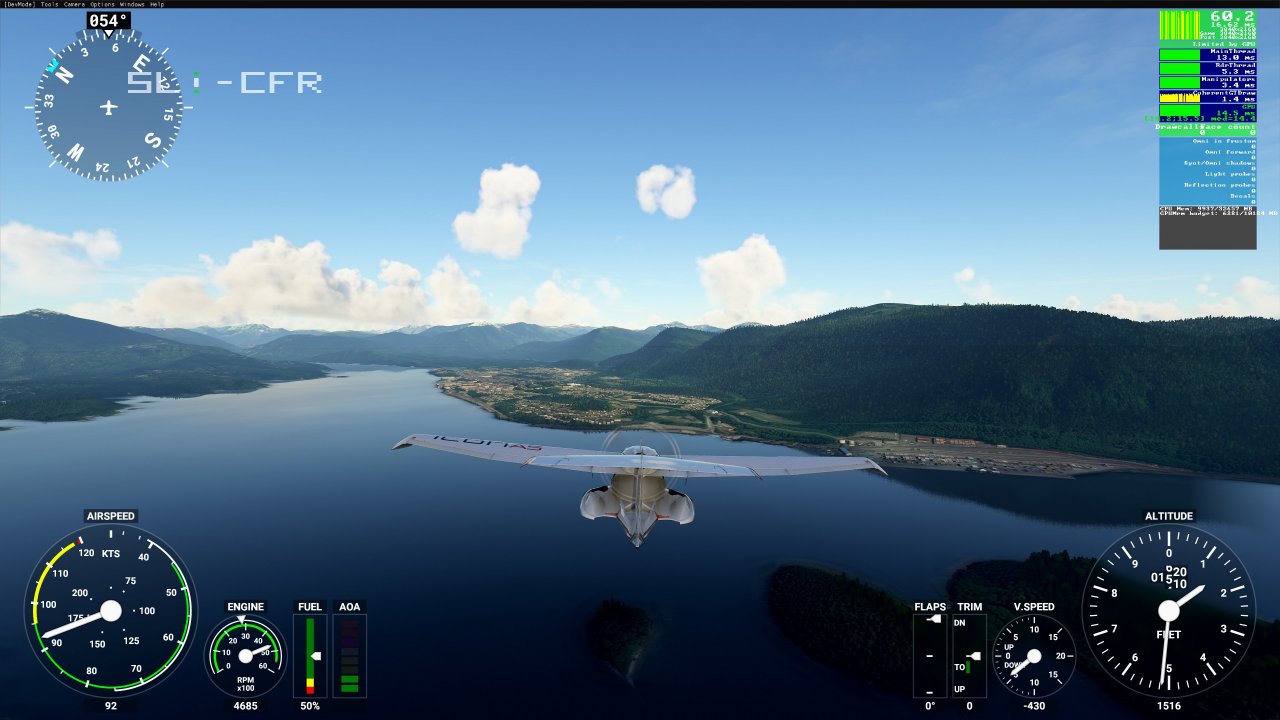Click the AOA indicator panel
1280x720 pixels.
(x=350, y=655)
